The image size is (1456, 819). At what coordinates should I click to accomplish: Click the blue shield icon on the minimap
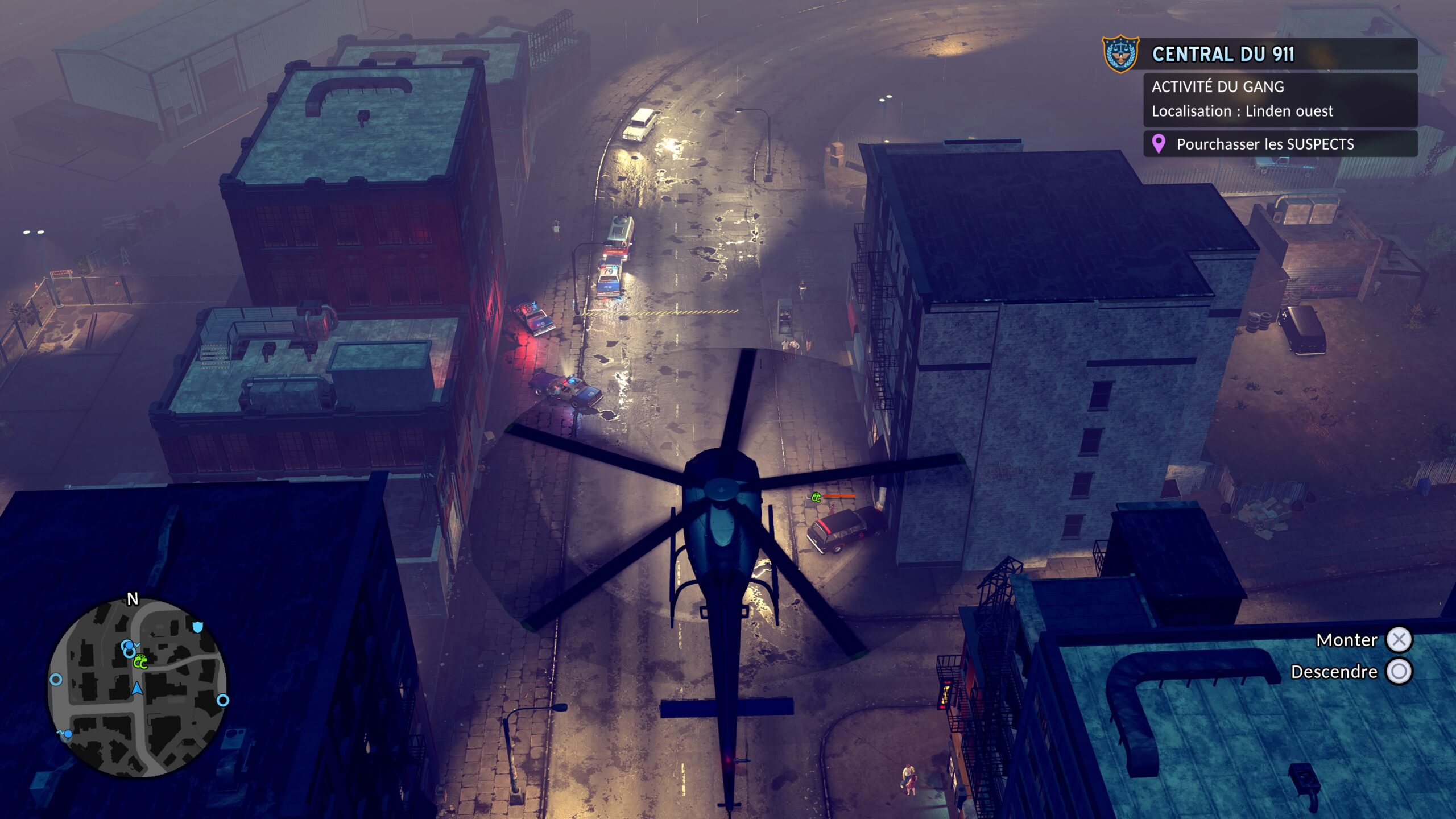[x=197, y=627]
